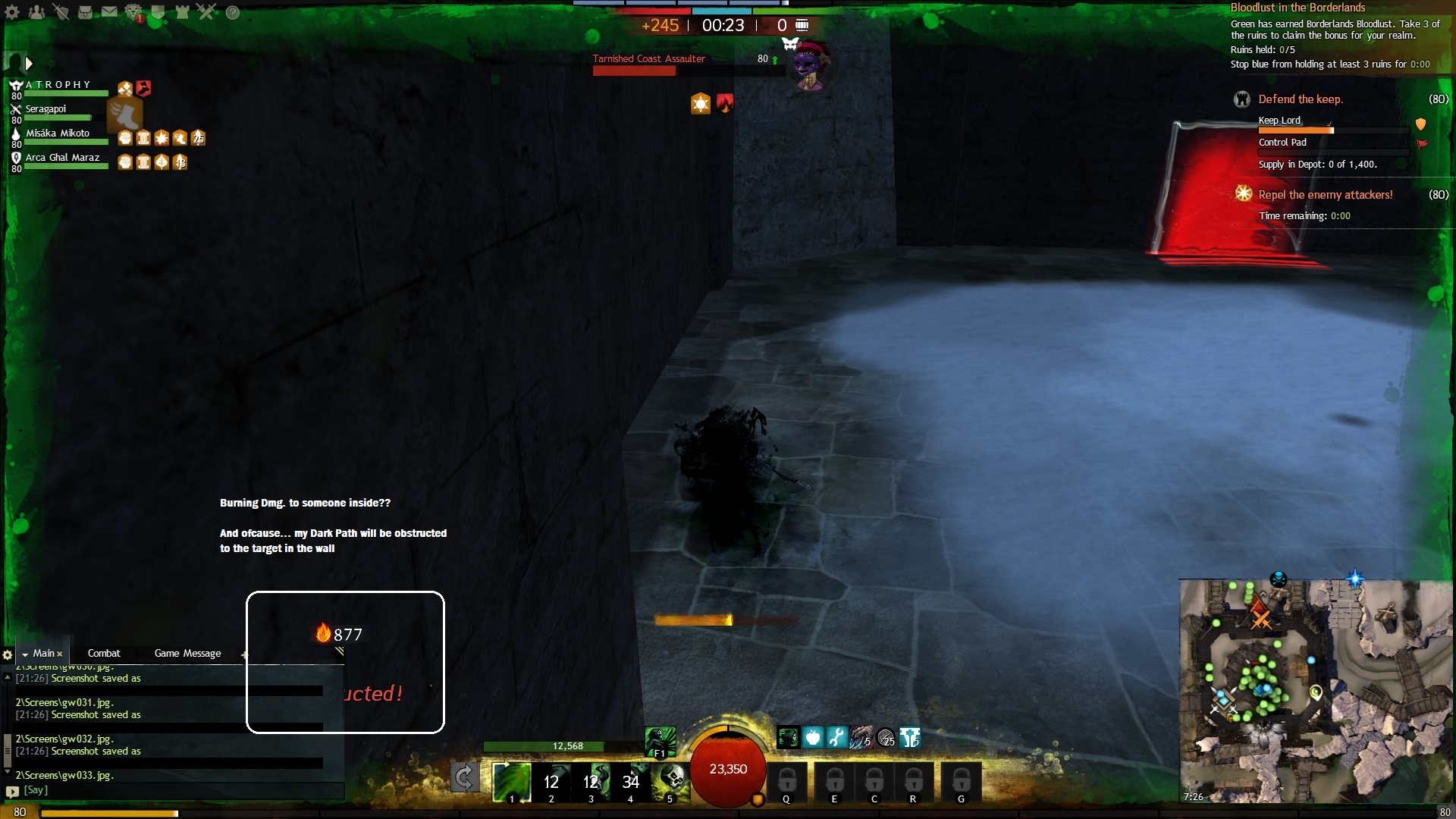
Task: Open the Mail envelope icon
Action: coord(109,12)
